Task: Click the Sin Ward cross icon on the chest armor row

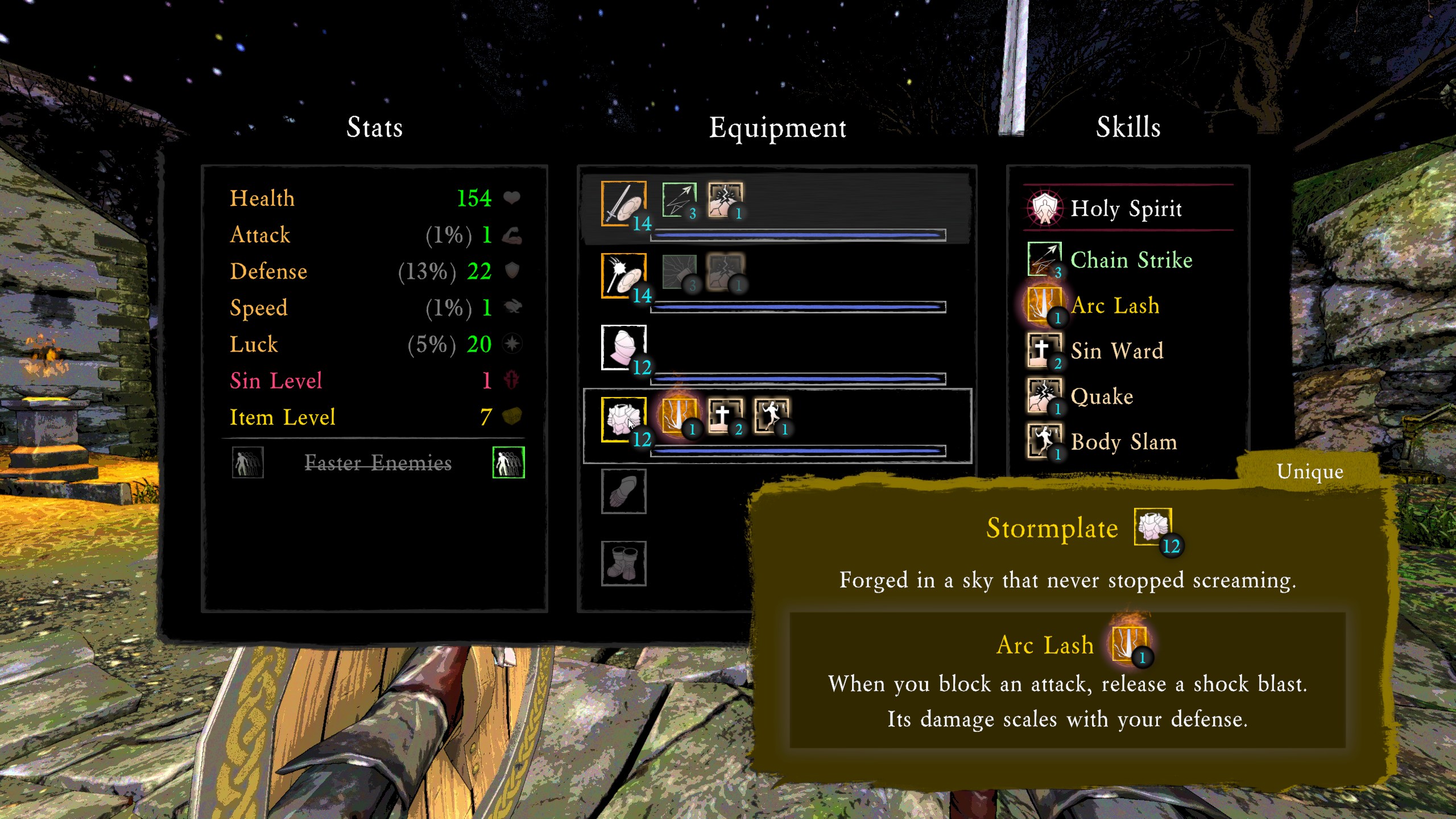Action: pos(725,416)
